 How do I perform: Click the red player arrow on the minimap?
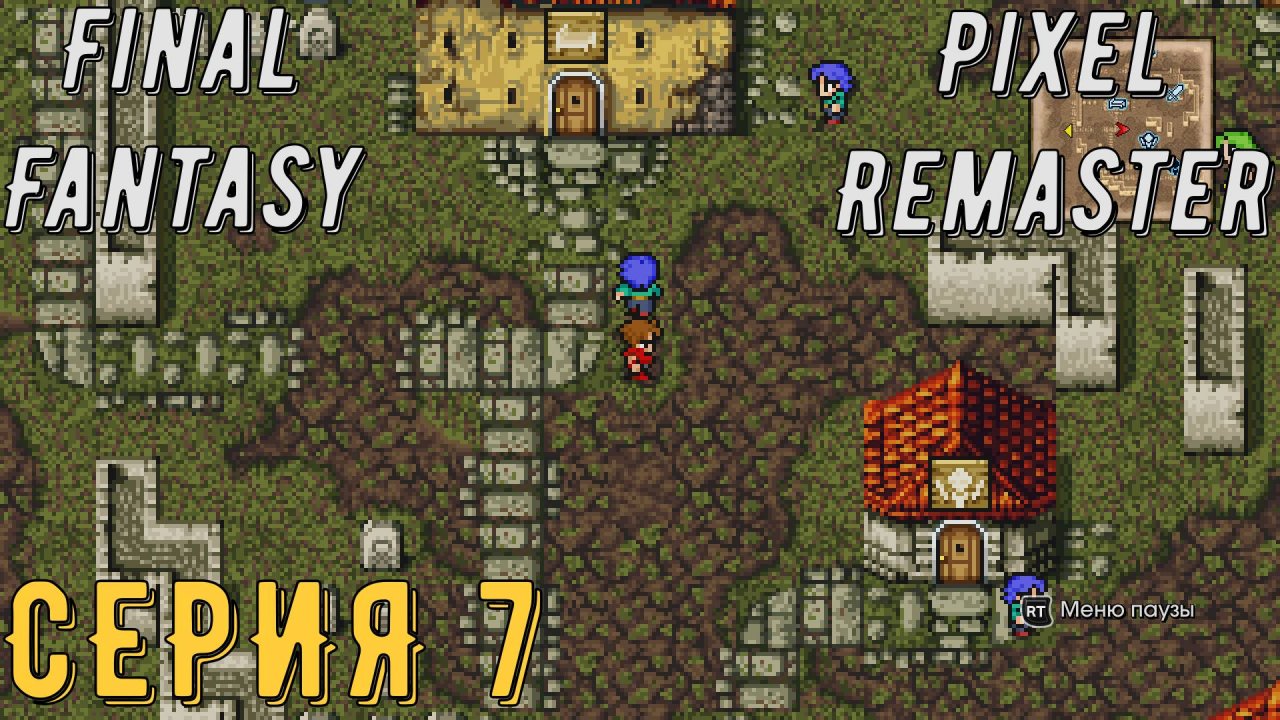(x=1122, y=128)
